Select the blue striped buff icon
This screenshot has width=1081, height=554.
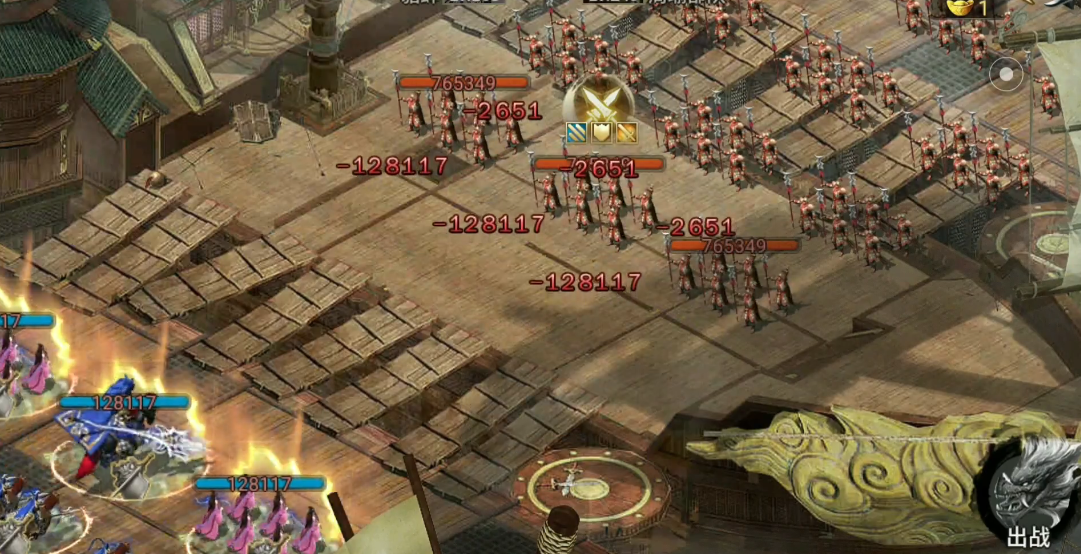click(x=577, y=133)
